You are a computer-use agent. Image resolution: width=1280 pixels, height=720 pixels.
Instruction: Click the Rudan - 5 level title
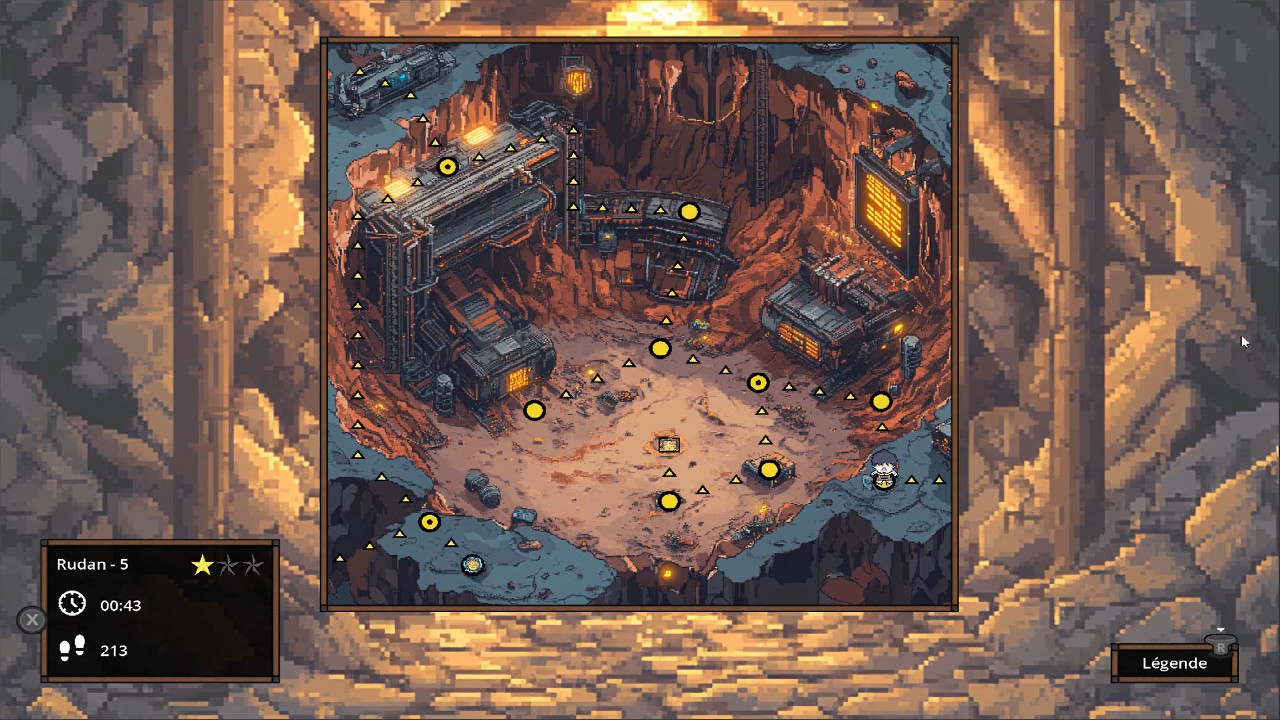(x=92, y=564)
